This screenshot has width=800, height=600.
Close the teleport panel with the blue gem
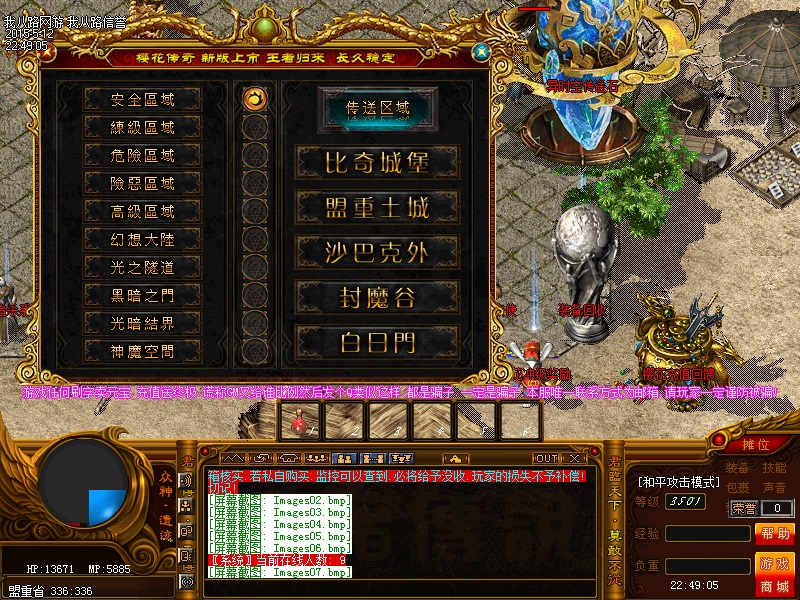482,50
